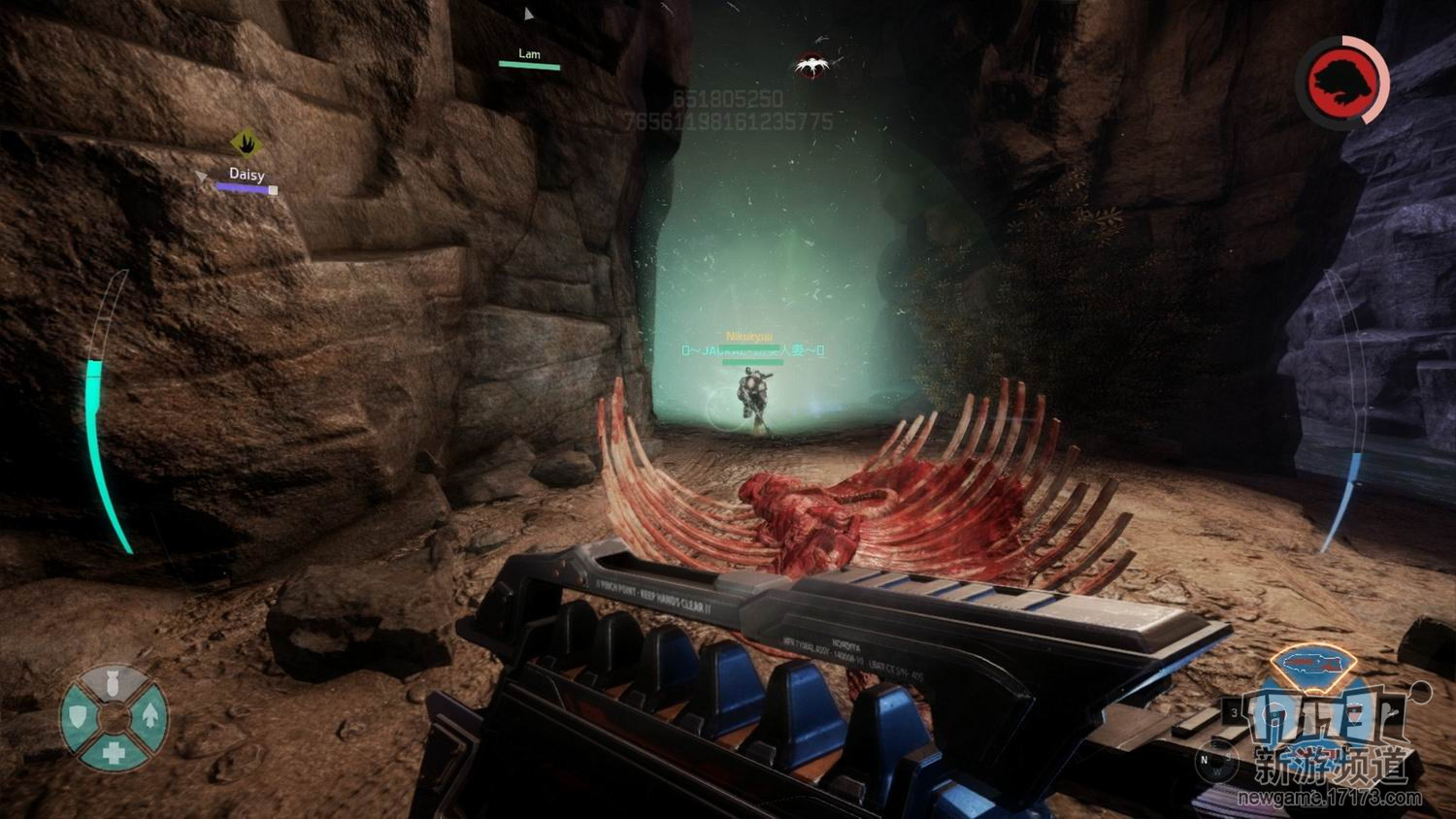Viewport: 1456px width, 819px height.
Task: Select the highlighted weapon slot in equipment wheel
Action: [1312, 664]
